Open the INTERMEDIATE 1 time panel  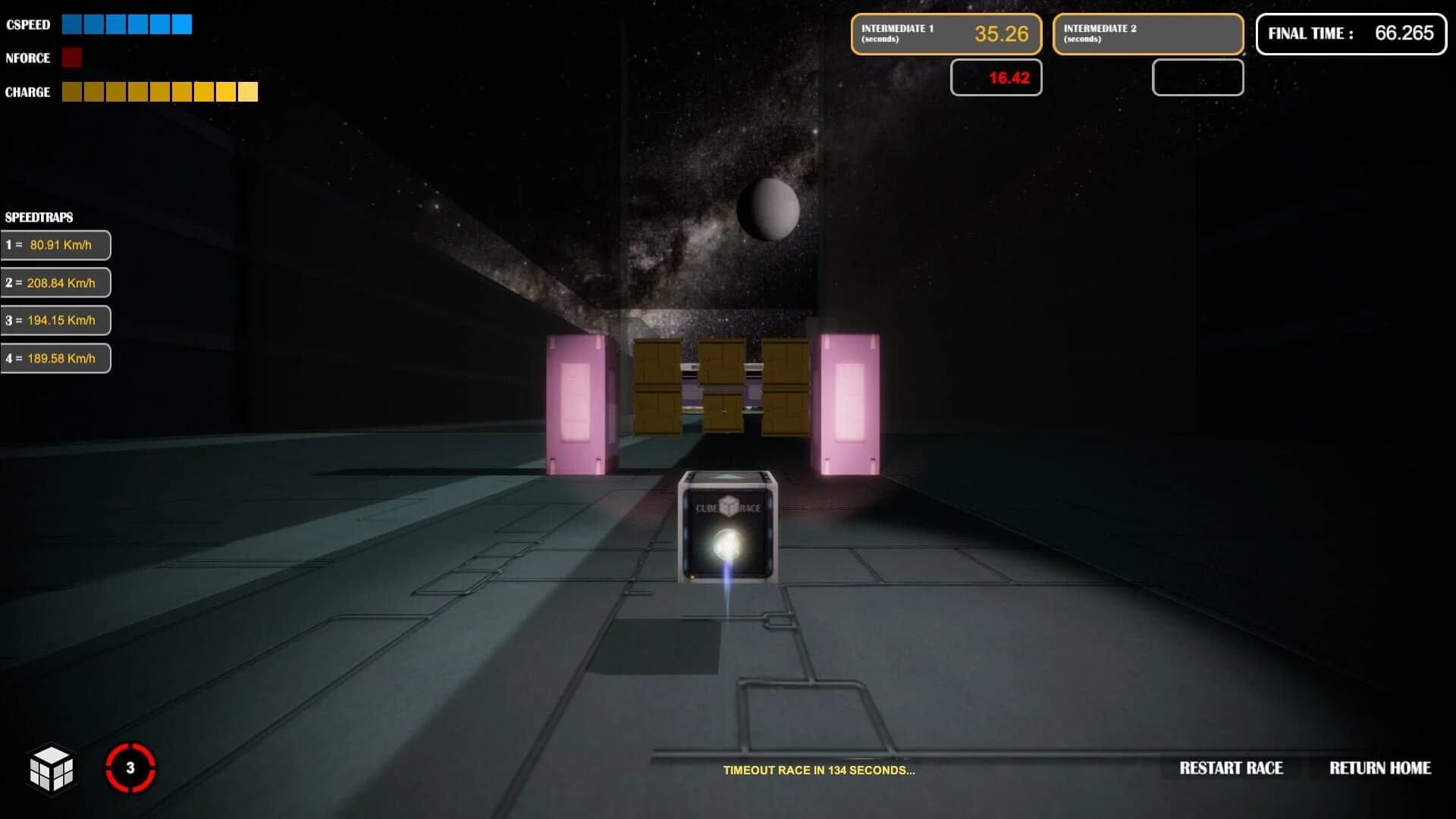pos(946,34)
